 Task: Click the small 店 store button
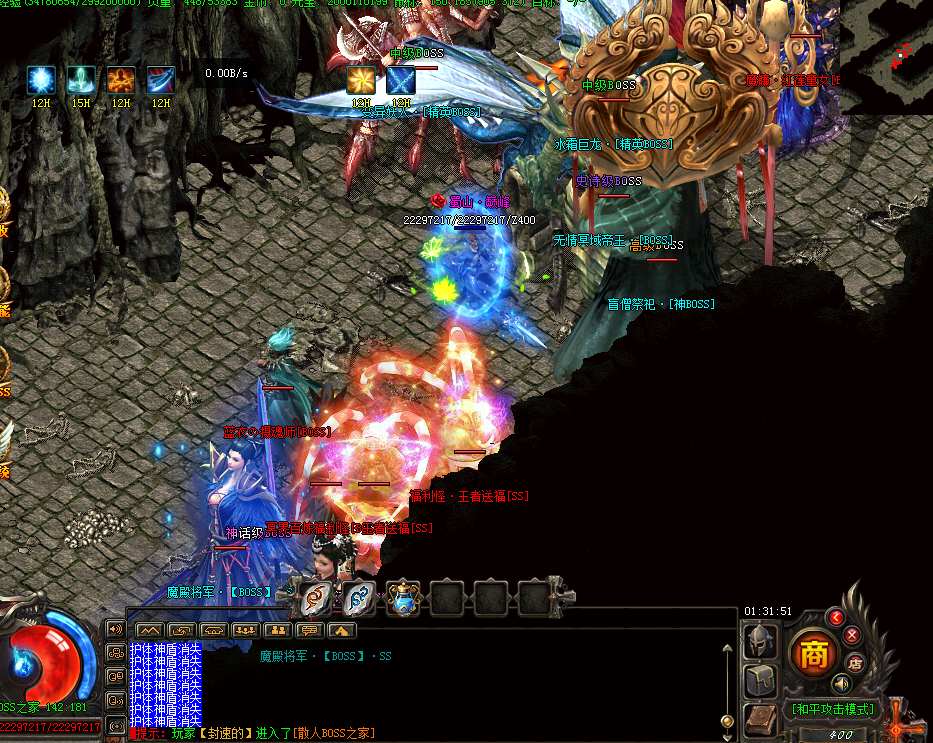855,661
